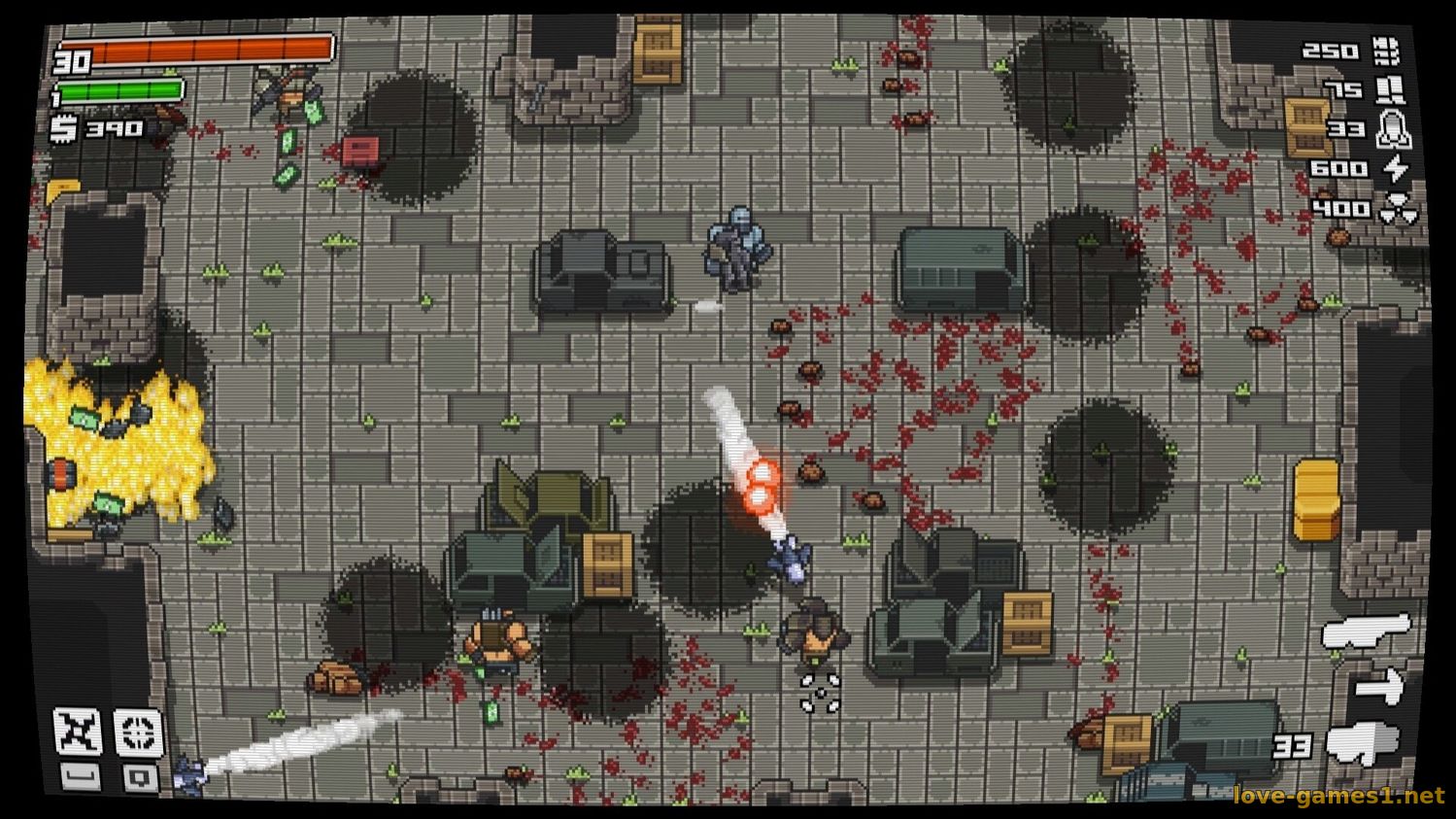The width and height of the screenshot is (1456, 819).
Task: Activate the crosshair targeting ability icon
Action: point(138,731)
